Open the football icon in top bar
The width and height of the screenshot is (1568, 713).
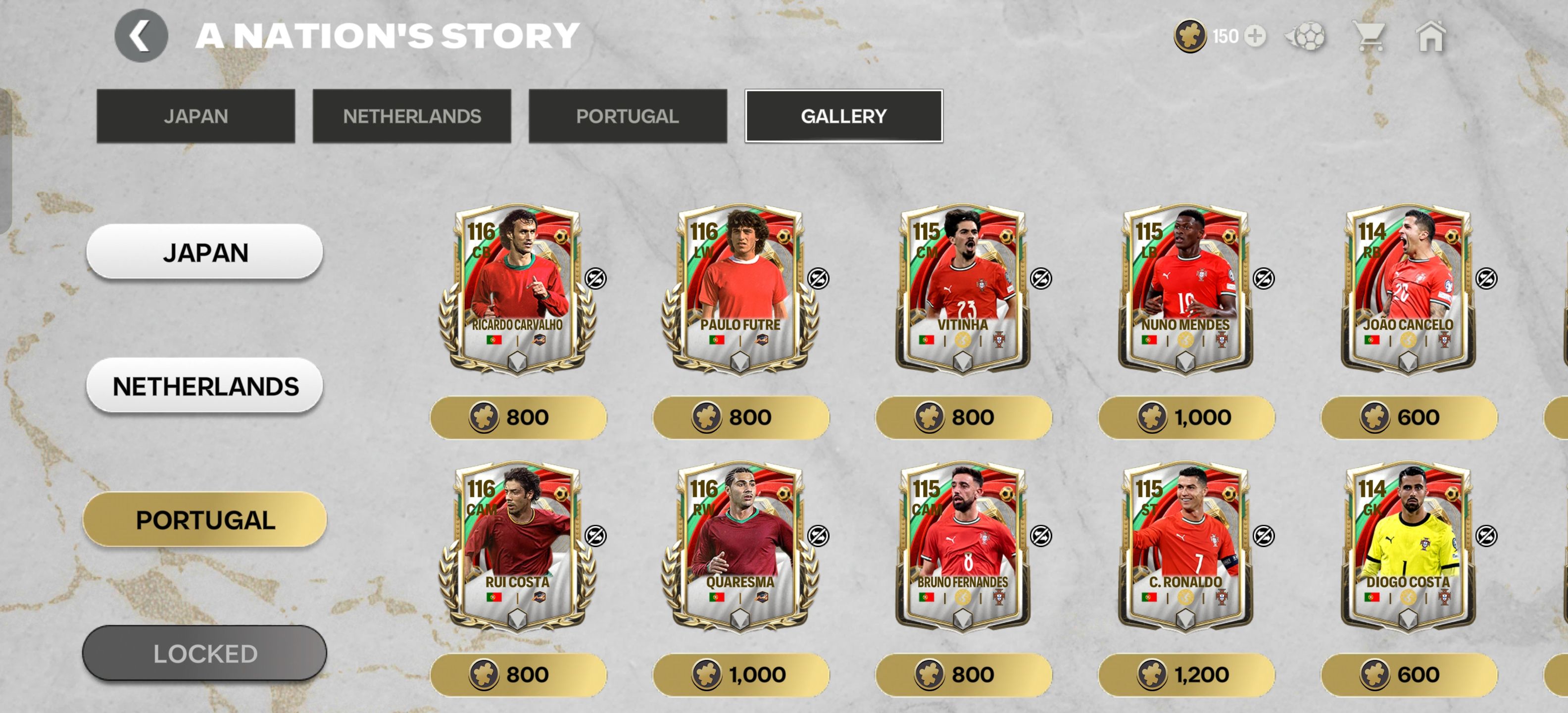tap(1306, 36)
